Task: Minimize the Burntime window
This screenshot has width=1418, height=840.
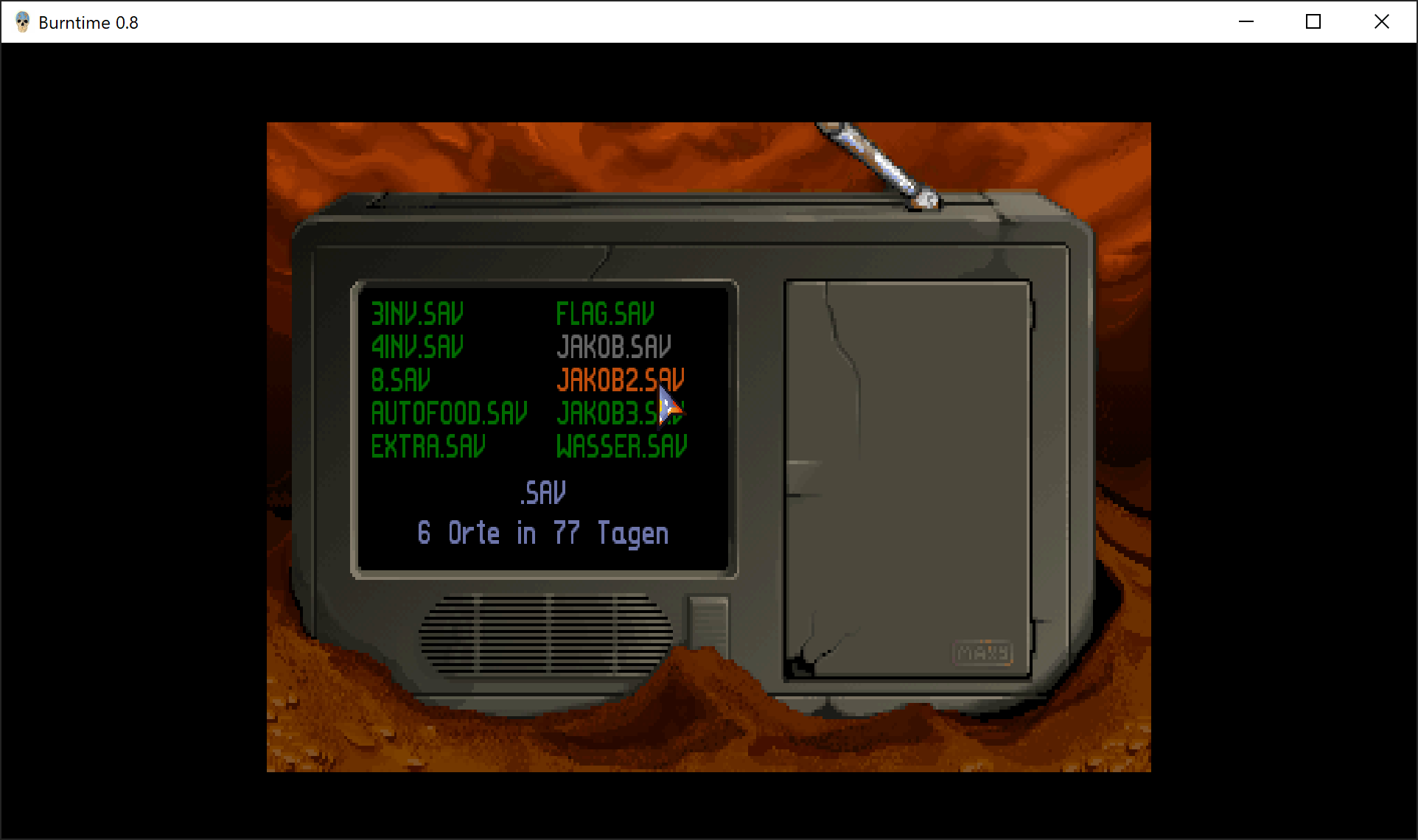Action: [x=1246, y=22]
